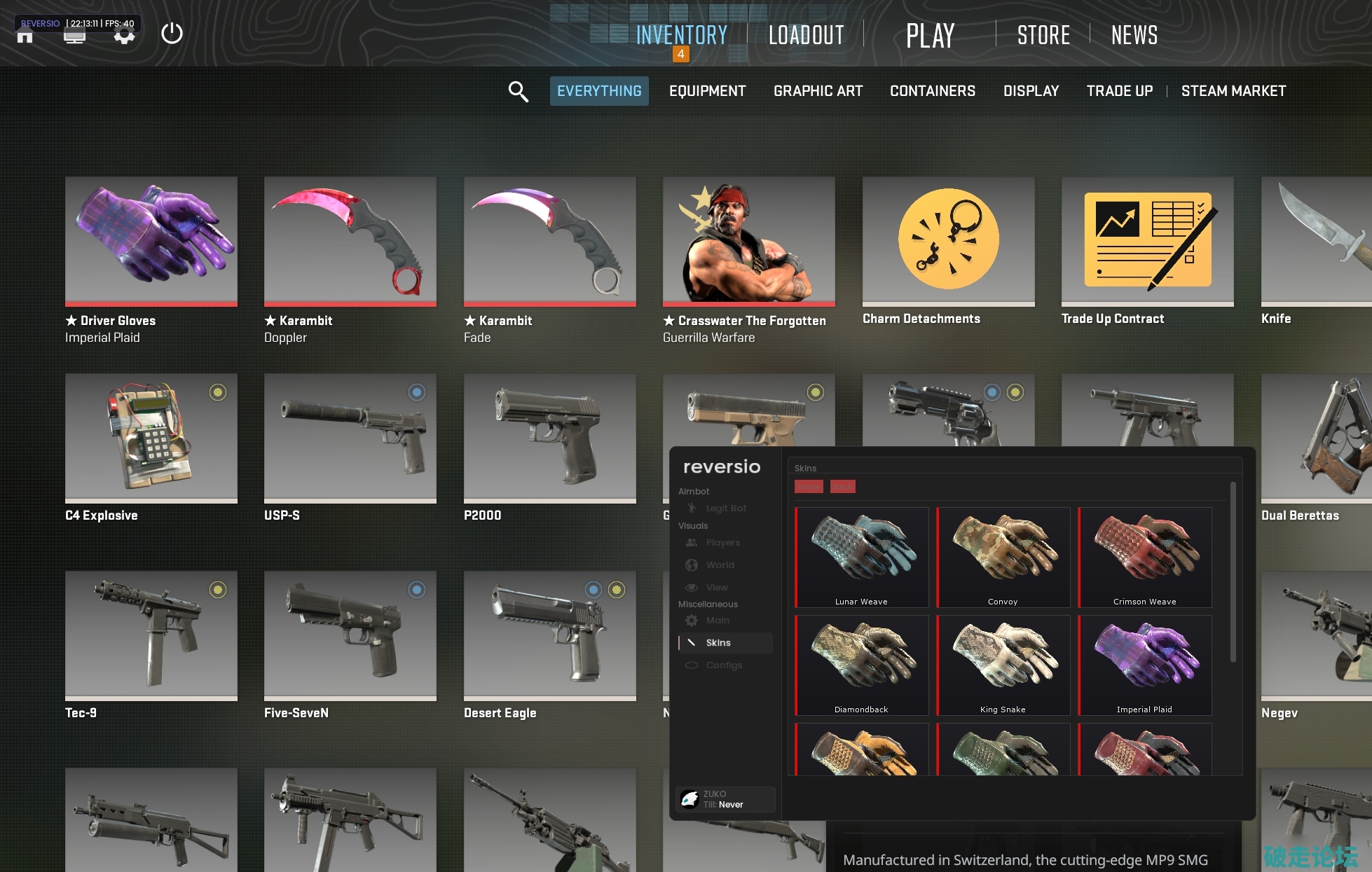Open the Loadout screen

tap(806, 35)
